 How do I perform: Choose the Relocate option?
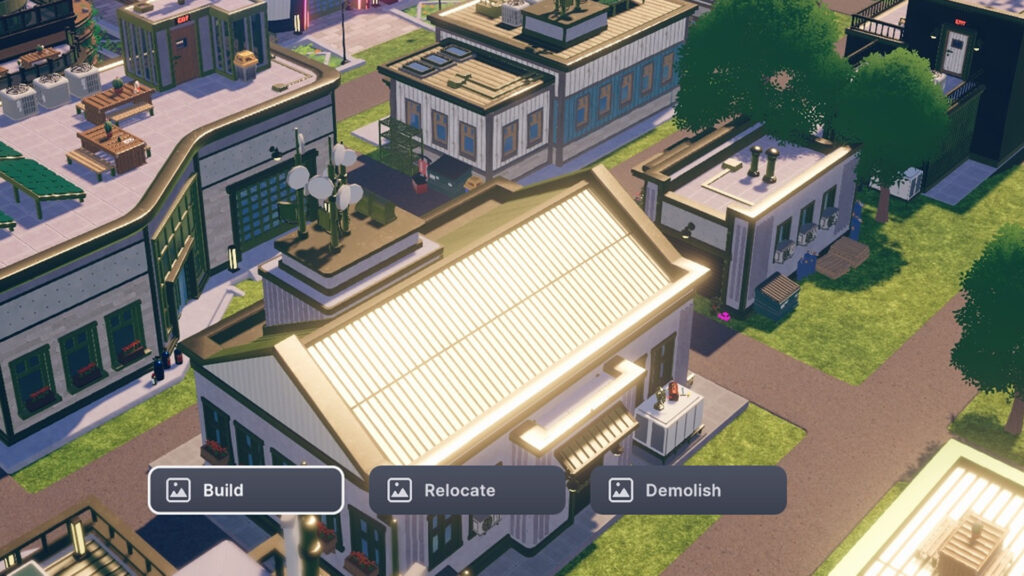point(467,490)
